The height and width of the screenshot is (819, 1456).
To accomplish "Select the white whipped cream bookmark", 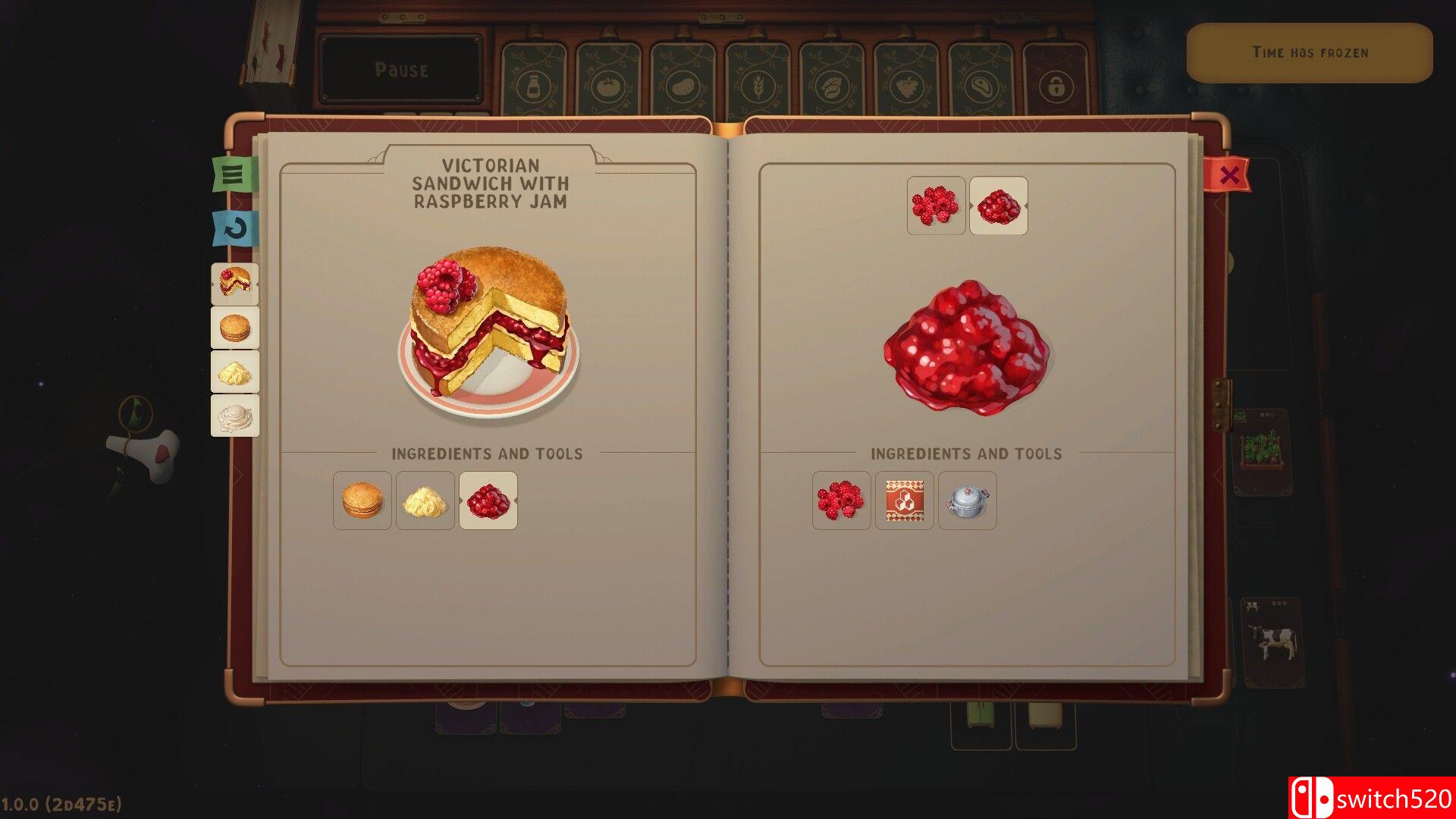I will pos(235,416).
